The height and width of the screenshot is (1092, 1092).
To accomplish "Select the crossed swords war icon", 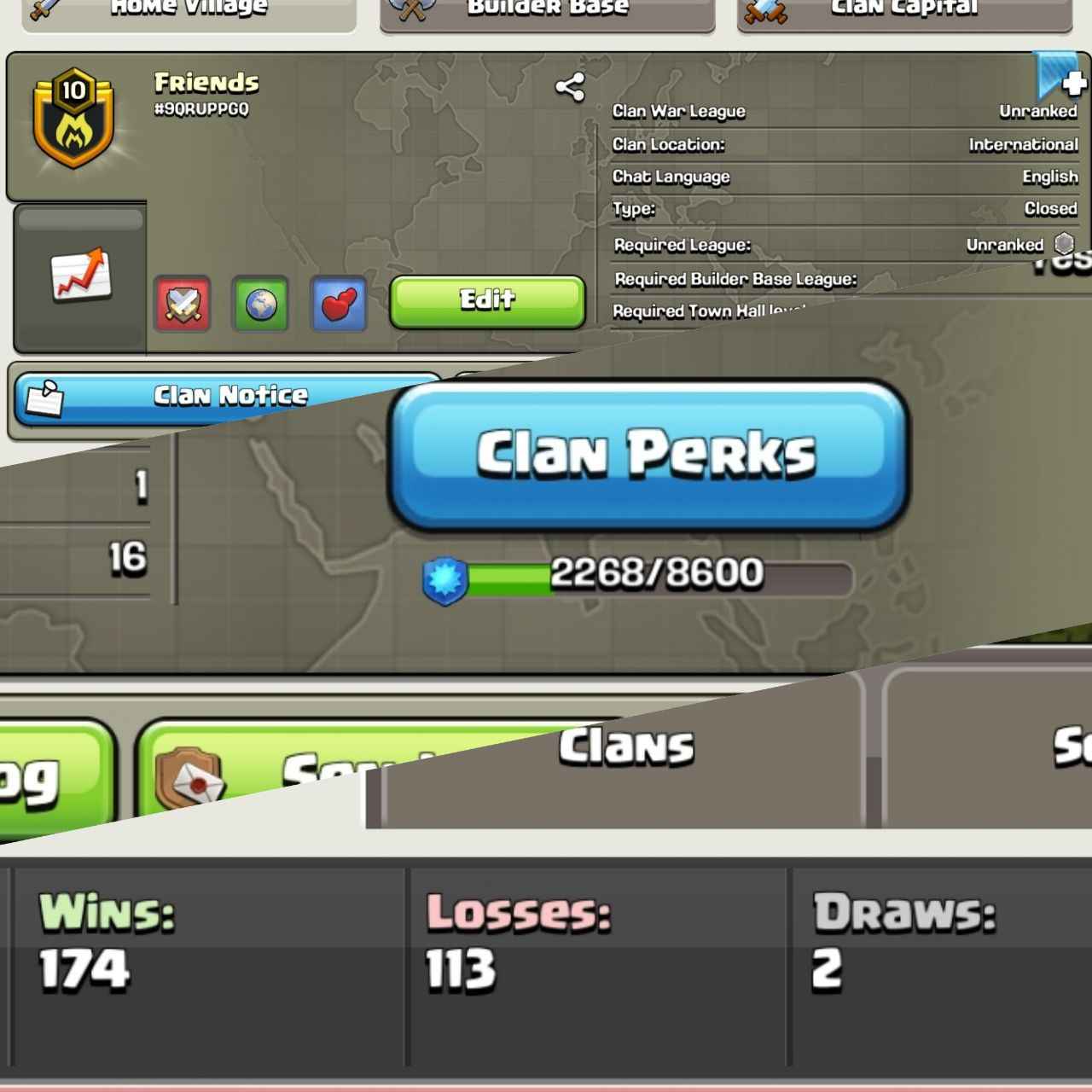I will point(183,305).
